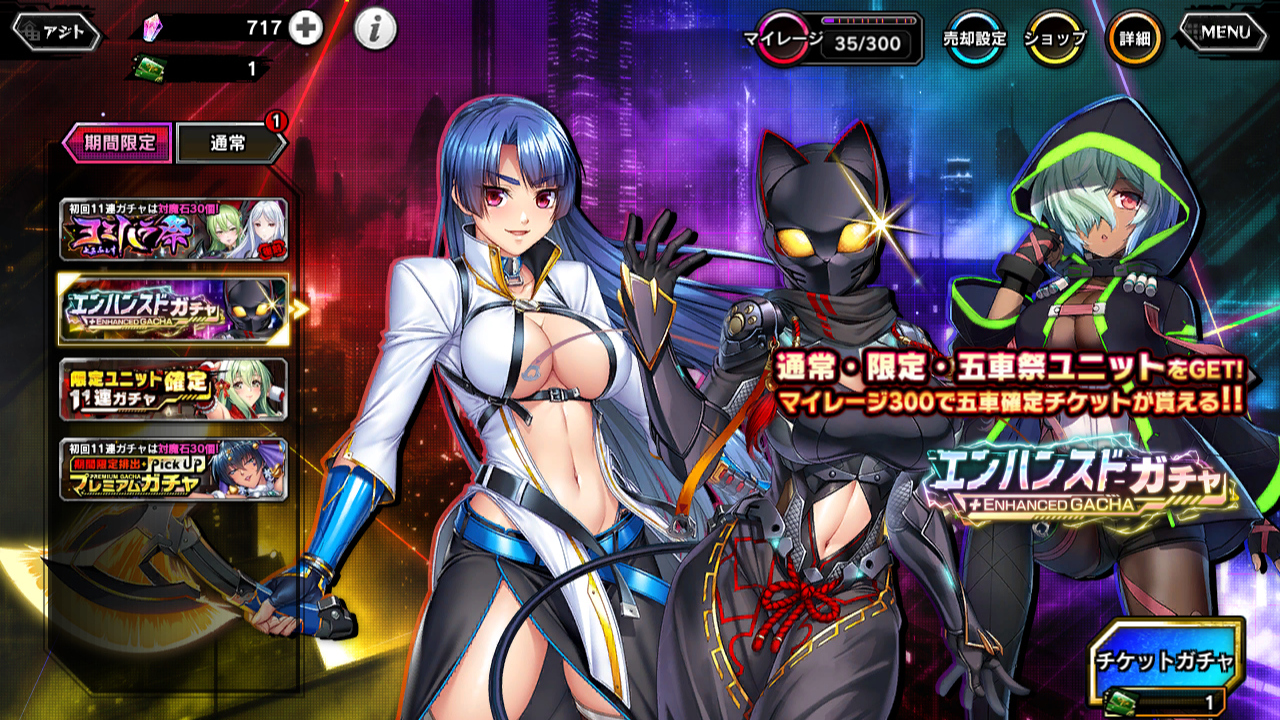1280x720 pixels.
Task: Choose プレミアムガチャ Pick UP banner
Action: coord(174,469)
